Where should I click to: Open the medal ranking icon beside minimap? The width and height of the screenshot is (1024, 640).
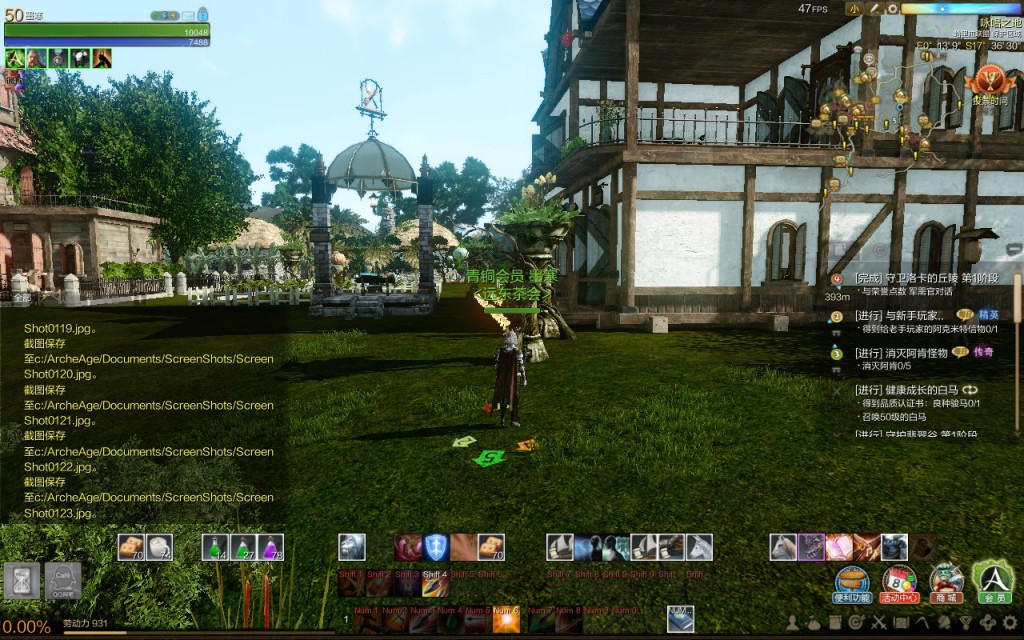[992, 80]
